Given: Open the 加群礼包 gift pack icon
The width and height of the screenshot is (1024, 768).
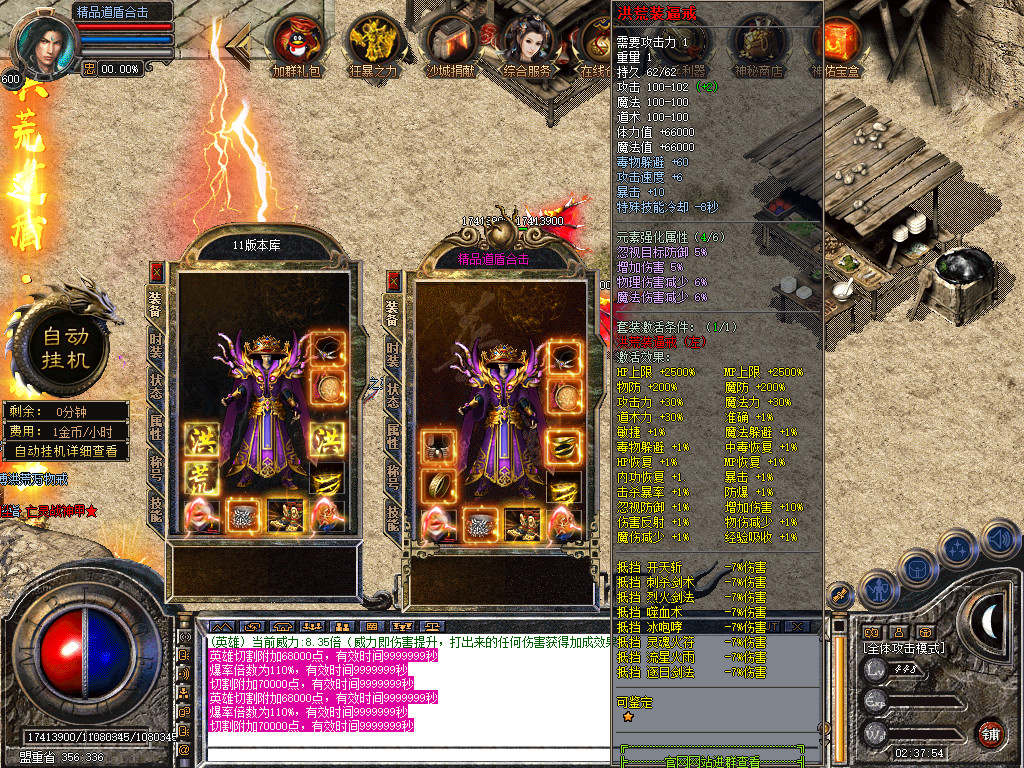Looking at the screenshot, I should pyautogui.click(x=298, y=42).
